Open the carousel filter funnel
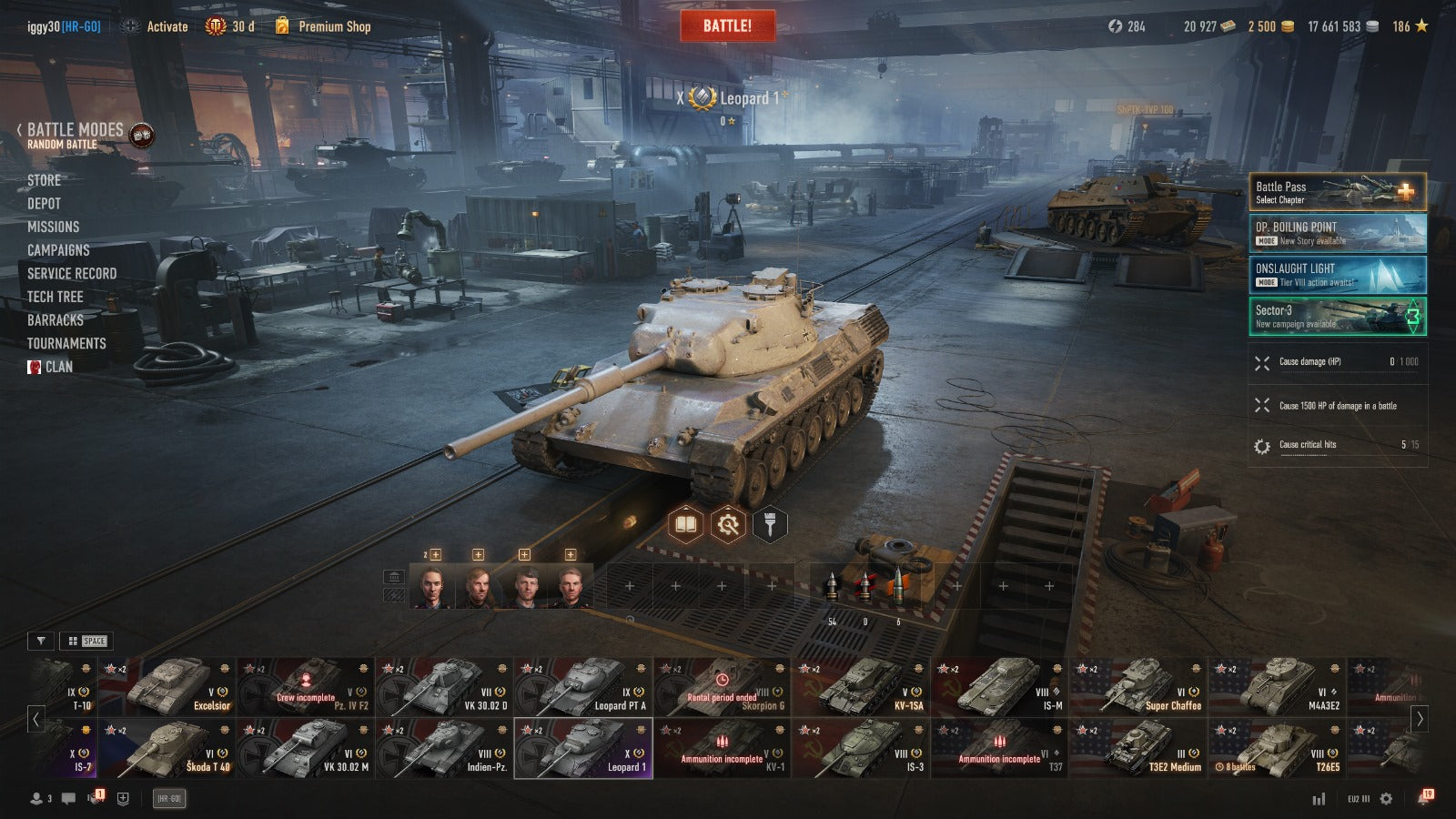 click(41, 641)
